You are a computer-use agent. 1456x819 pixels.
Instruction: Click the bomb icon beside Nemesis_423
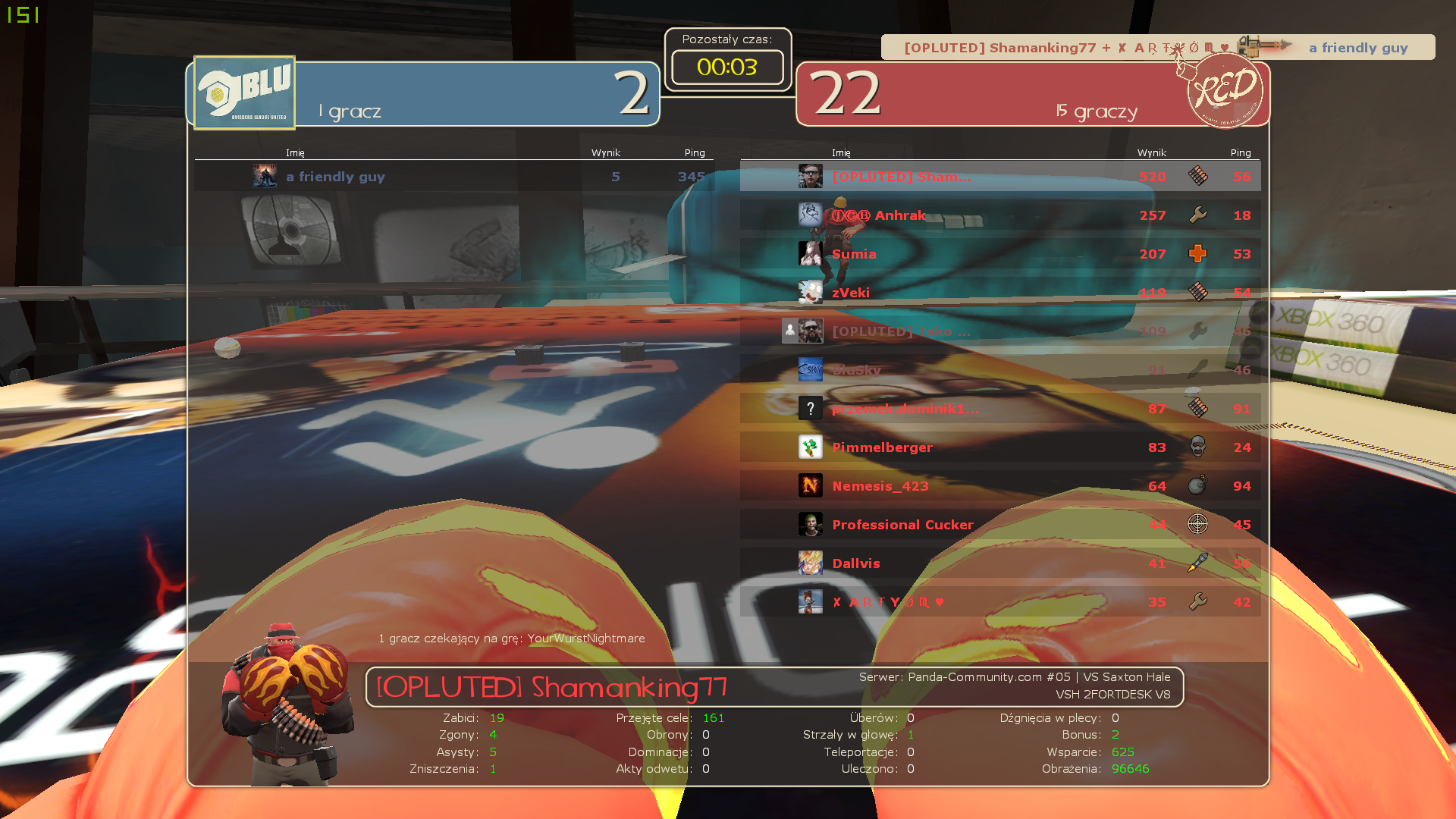[1199, 486]
